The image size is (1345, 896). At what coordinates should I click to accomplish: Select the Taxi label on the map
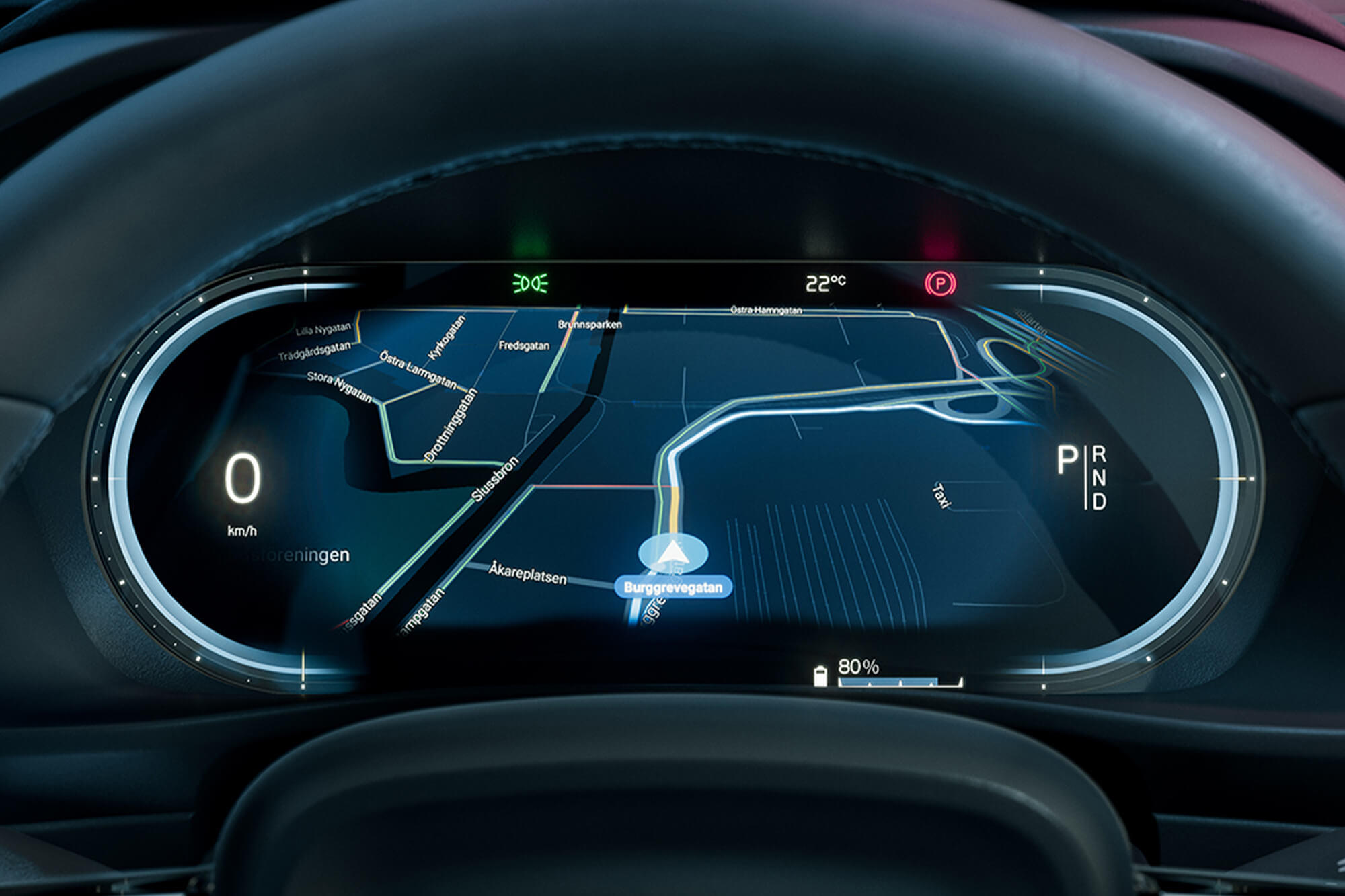pos(941,495)
